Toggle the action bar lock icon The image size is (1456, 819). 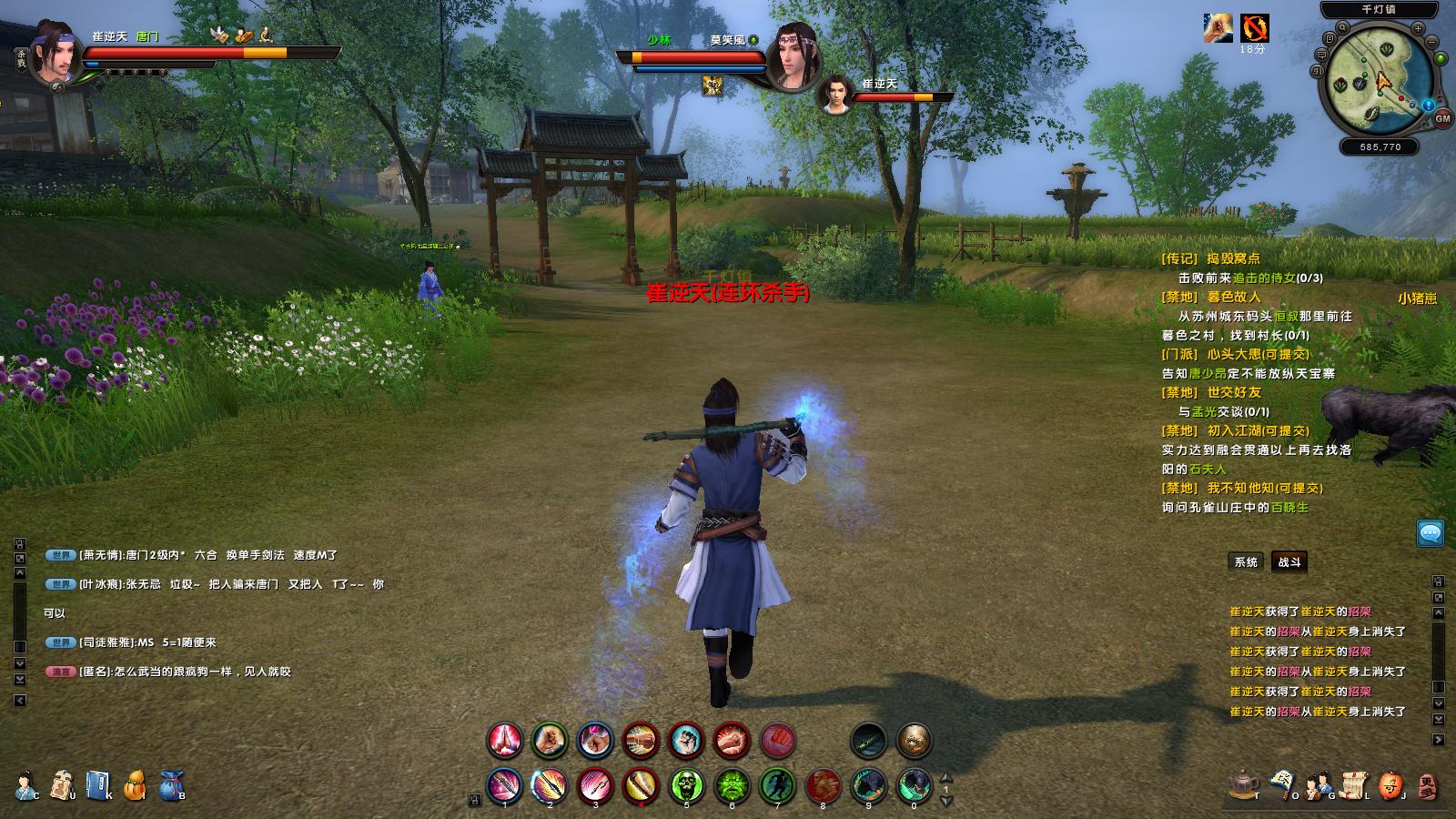click(x=474, y=800)
